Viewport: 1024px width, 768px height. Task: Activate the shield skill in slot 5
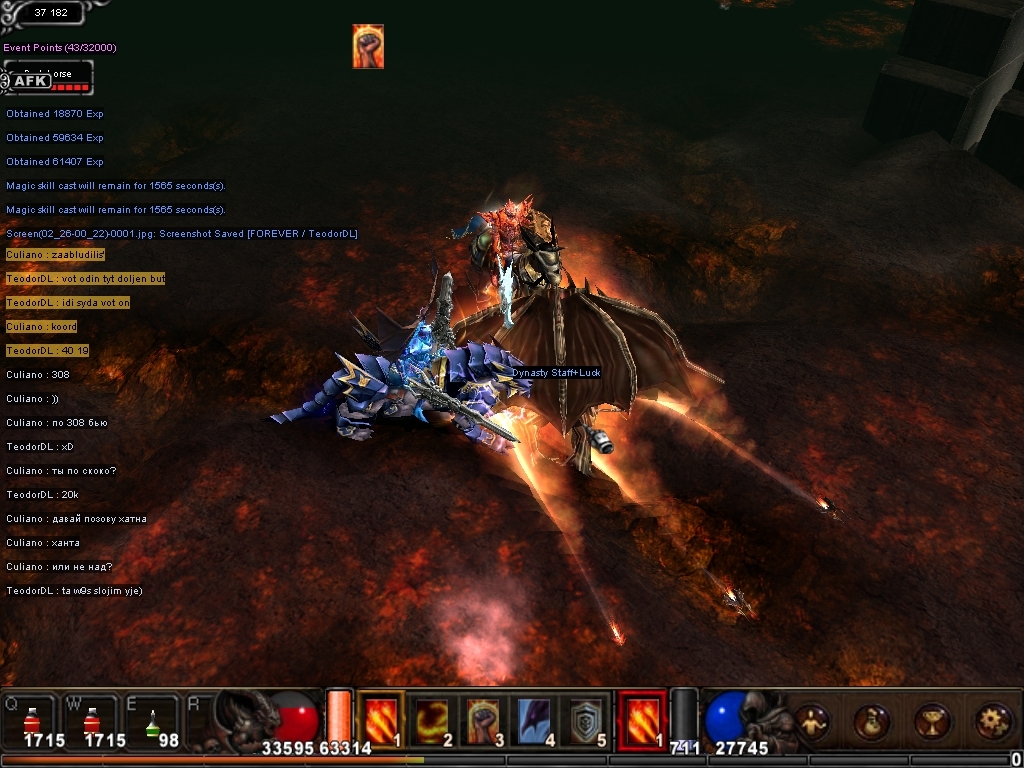tap(588, 719)
